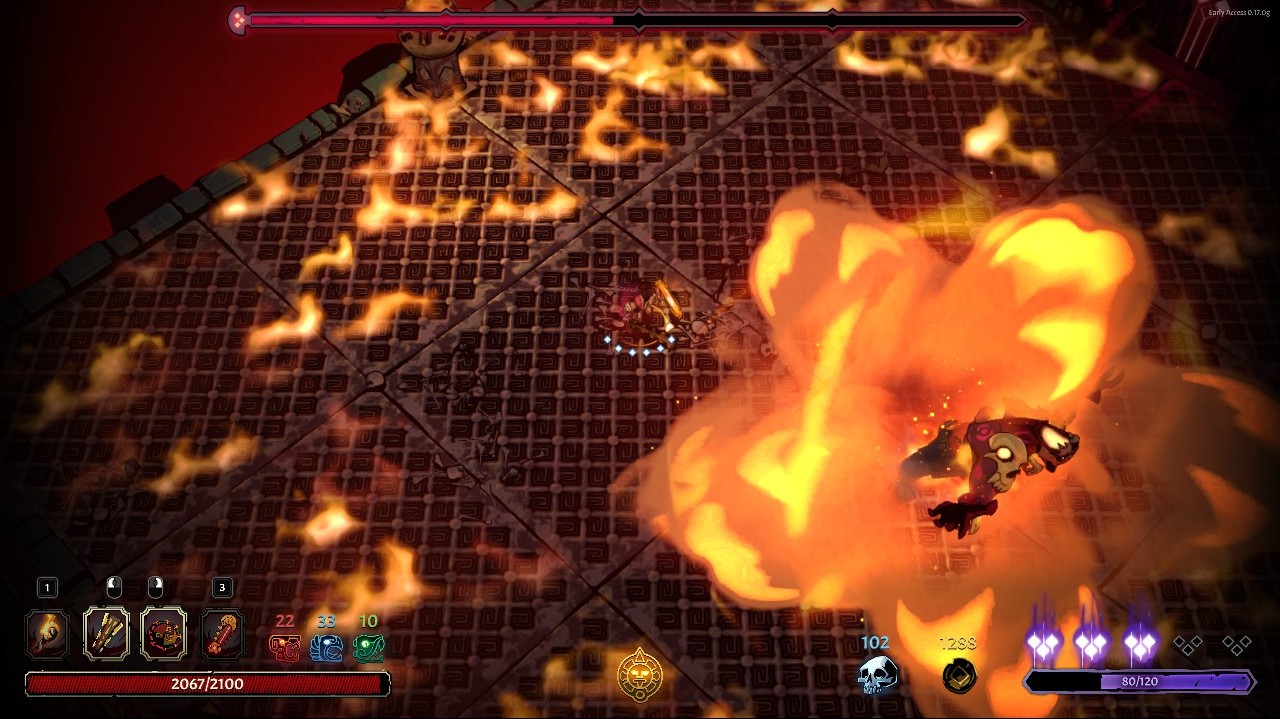The height and width of the screenshot is (719, 1280).
Task: Select the red spiked mace slot
Action: point(222,633)
